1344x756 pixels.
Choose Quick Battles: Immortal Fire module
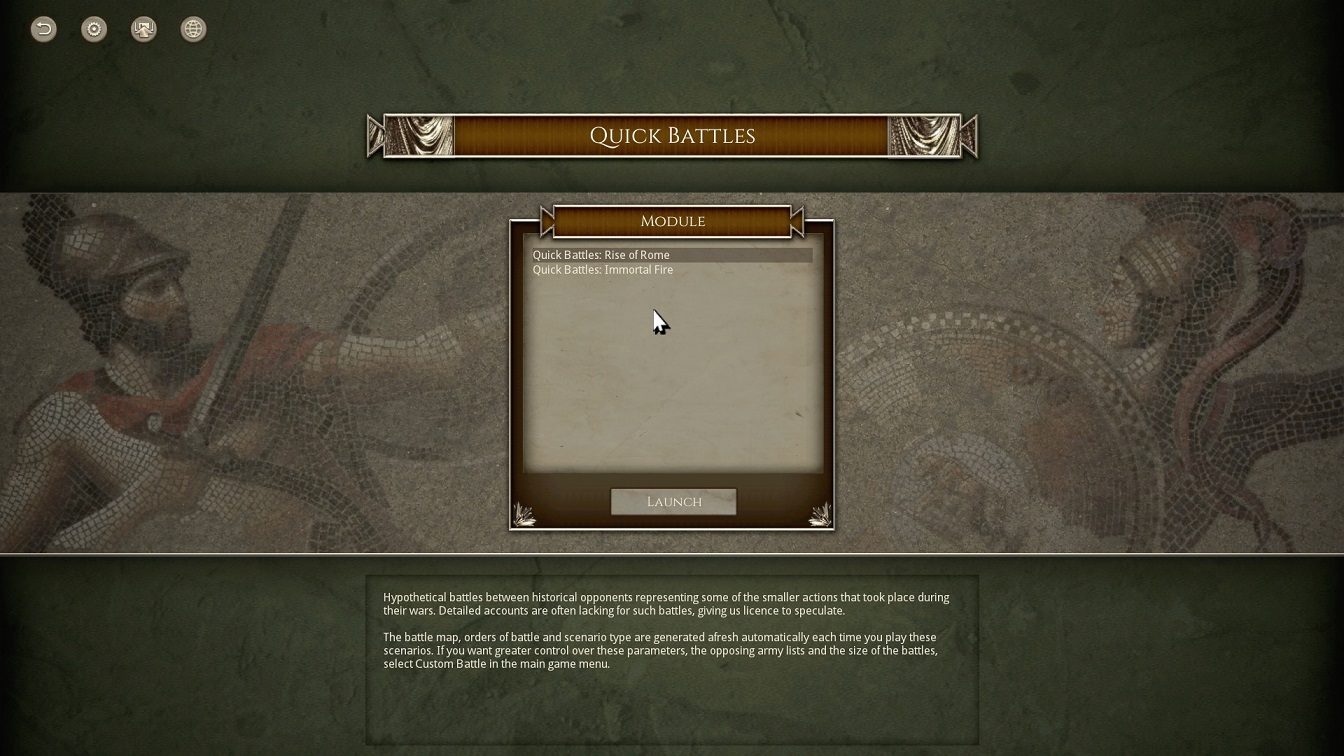(x=603, y=270)
